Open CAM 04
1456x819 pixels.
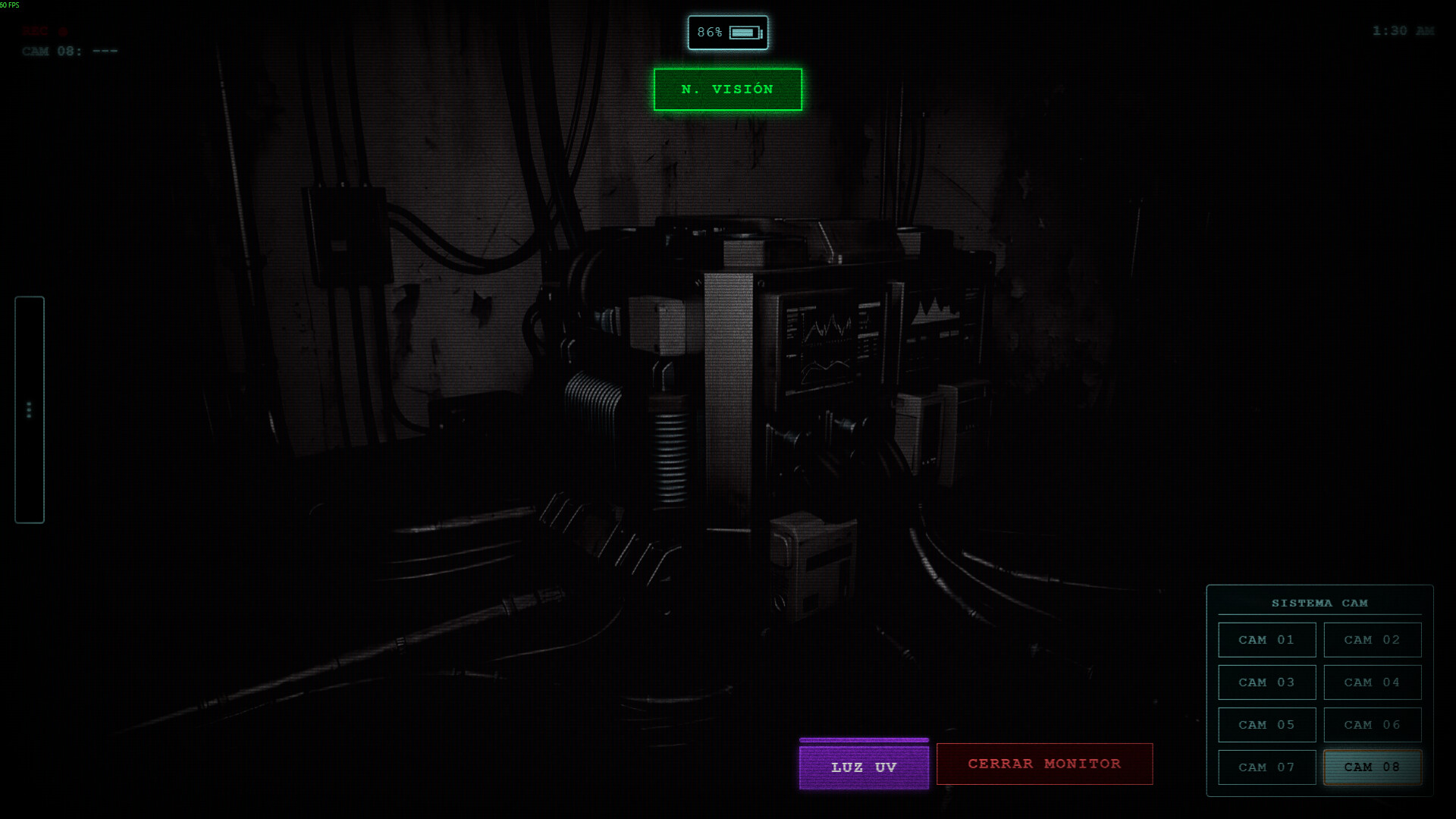coord(1372,682)
